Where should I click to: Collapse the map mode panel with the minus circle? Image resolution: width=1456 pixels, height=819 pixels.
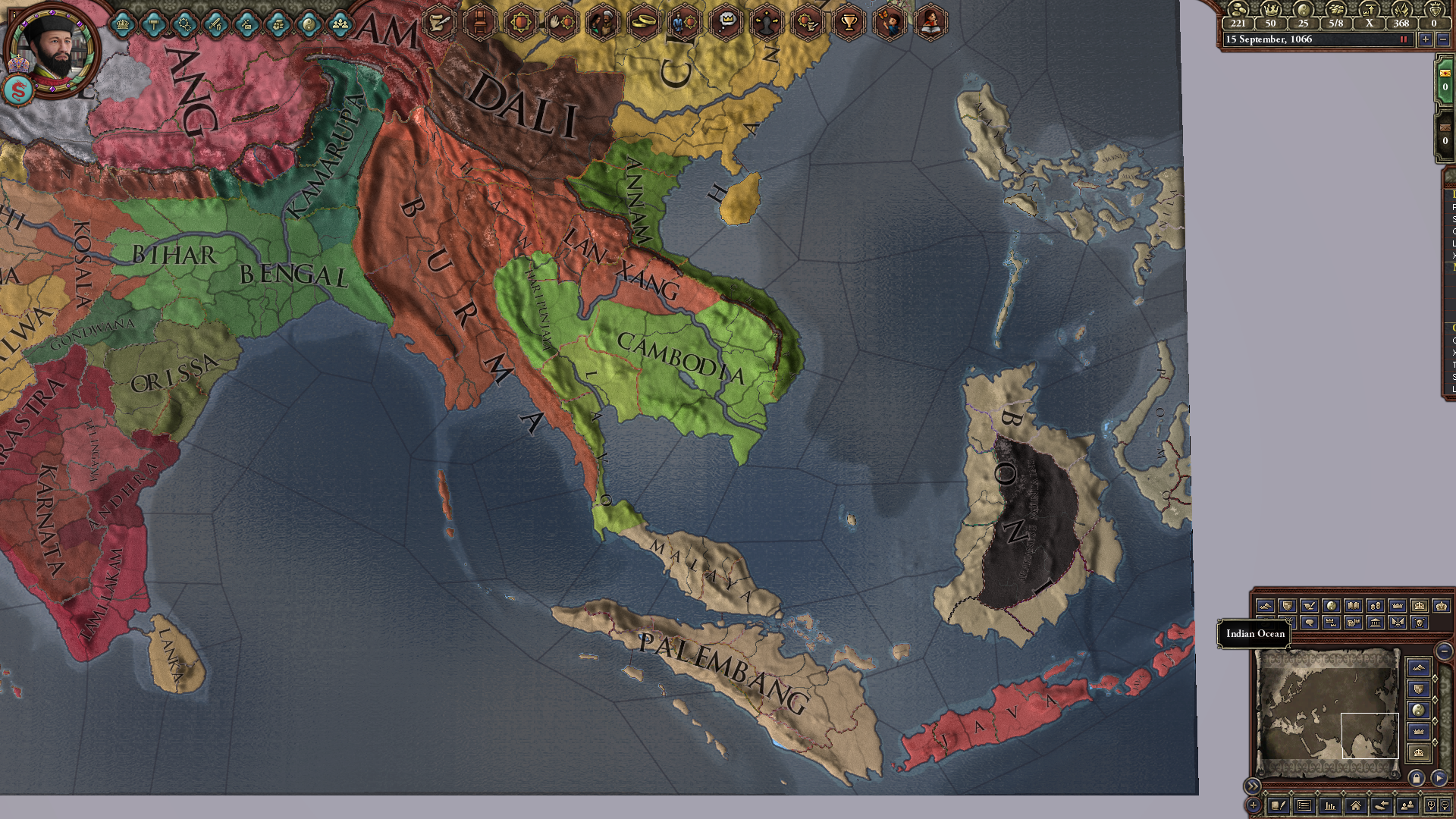coord(1444,651)
